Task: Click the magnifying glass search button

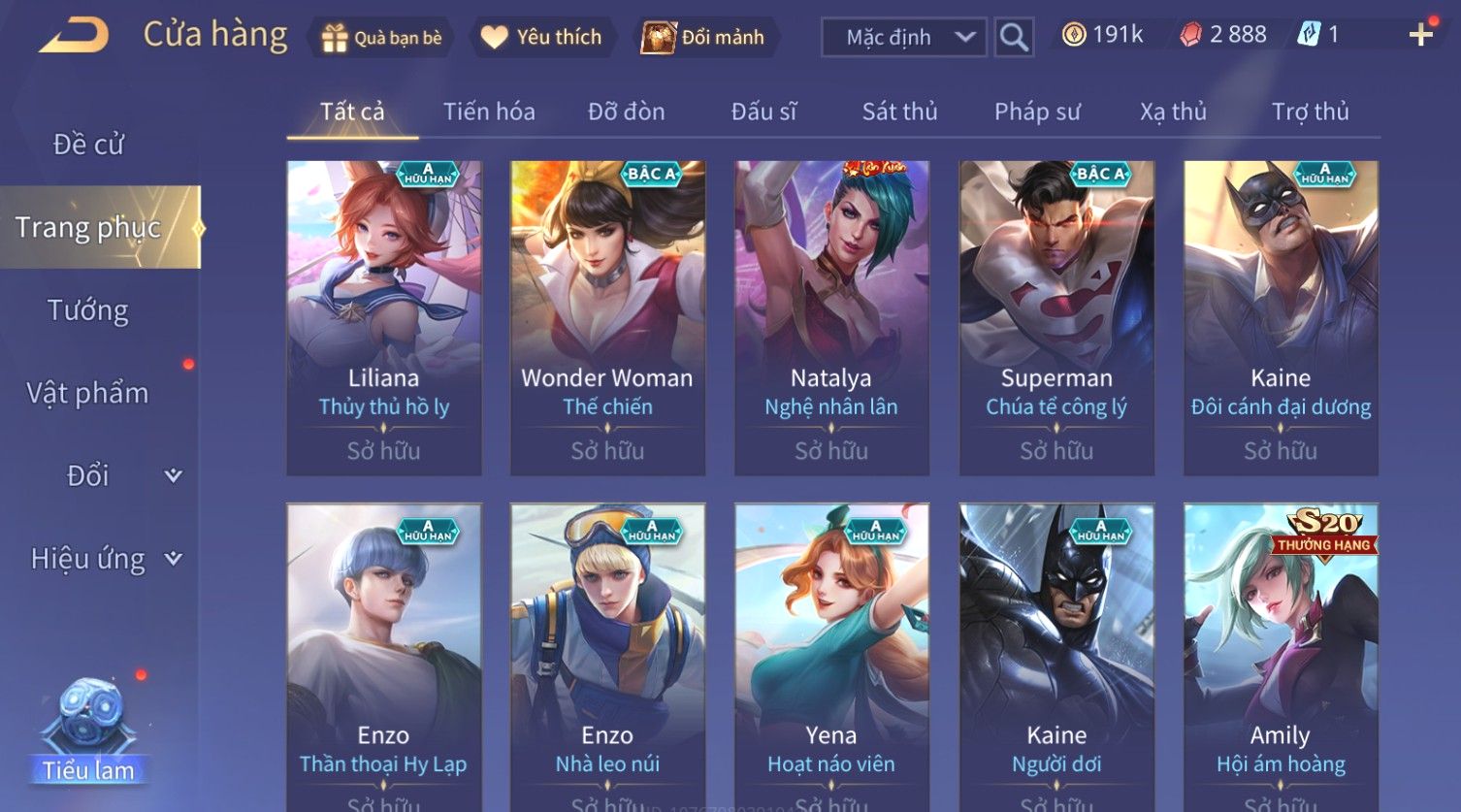Action: click(x=1014, y=38)
